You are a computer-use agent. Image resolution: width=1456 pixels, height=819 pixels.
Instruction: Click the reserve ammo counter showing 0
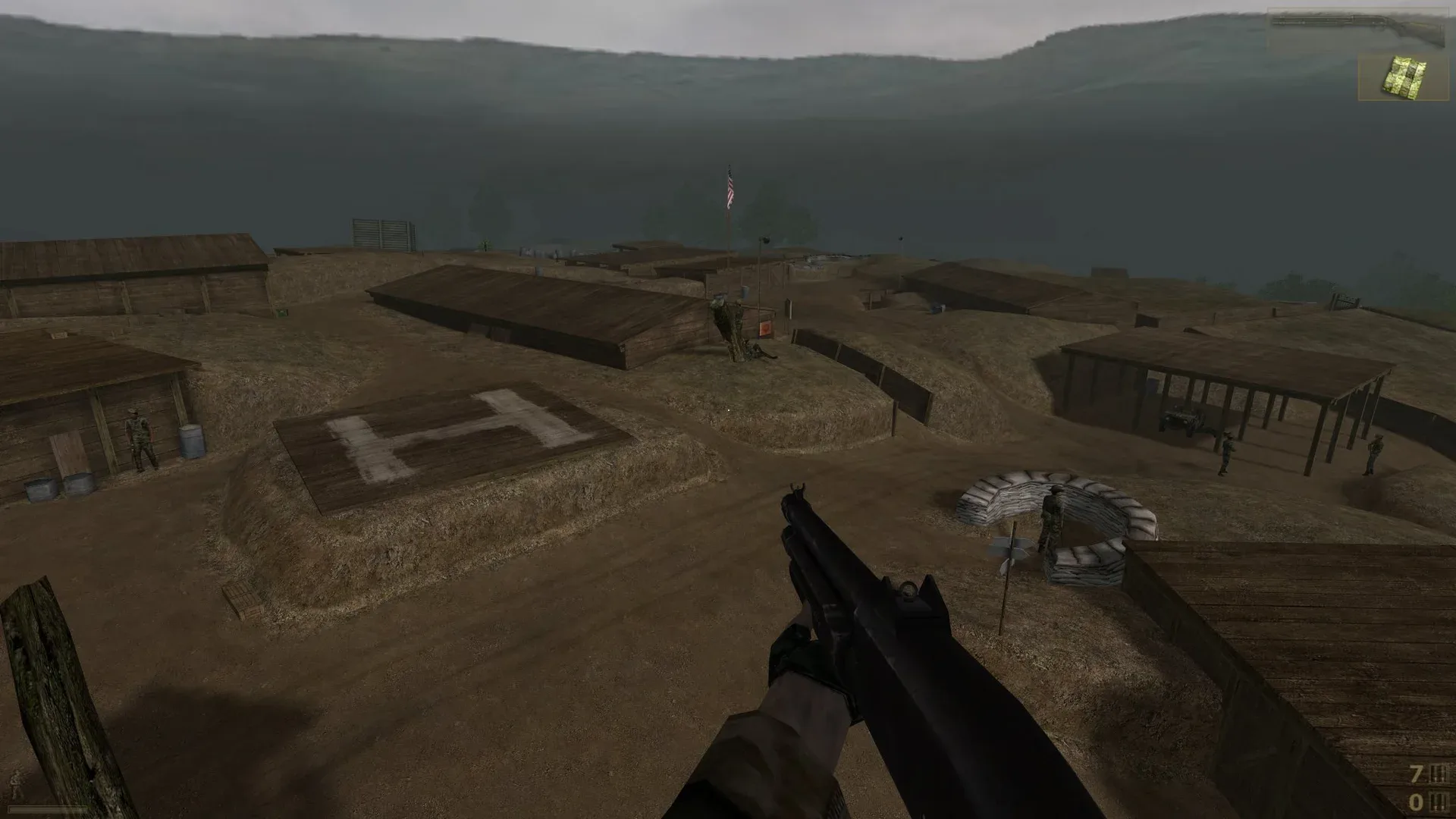pyautogui.click(x=1416, y=803)
